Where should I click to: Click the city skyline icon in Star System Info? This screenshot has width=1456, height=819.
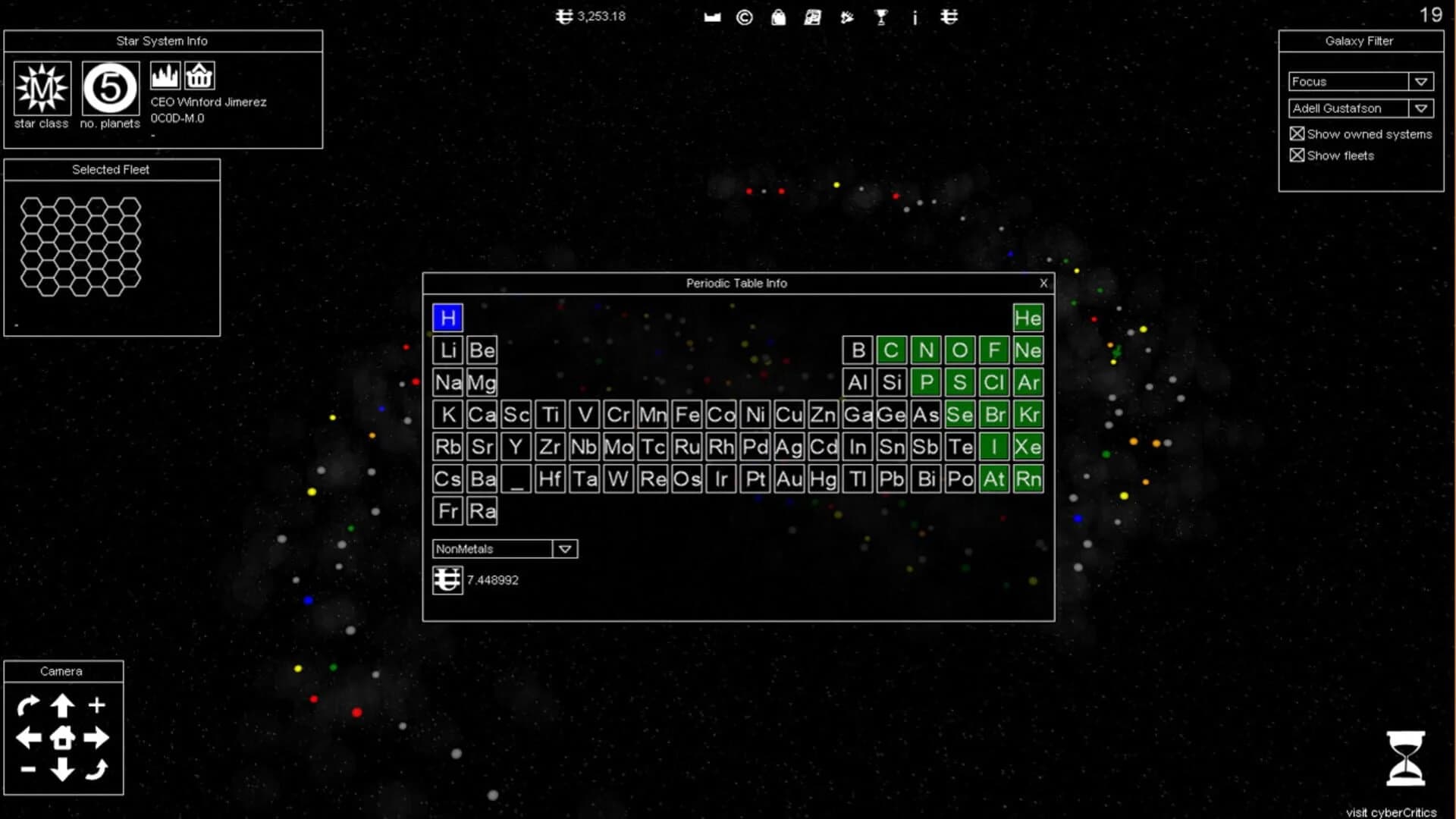165,74
